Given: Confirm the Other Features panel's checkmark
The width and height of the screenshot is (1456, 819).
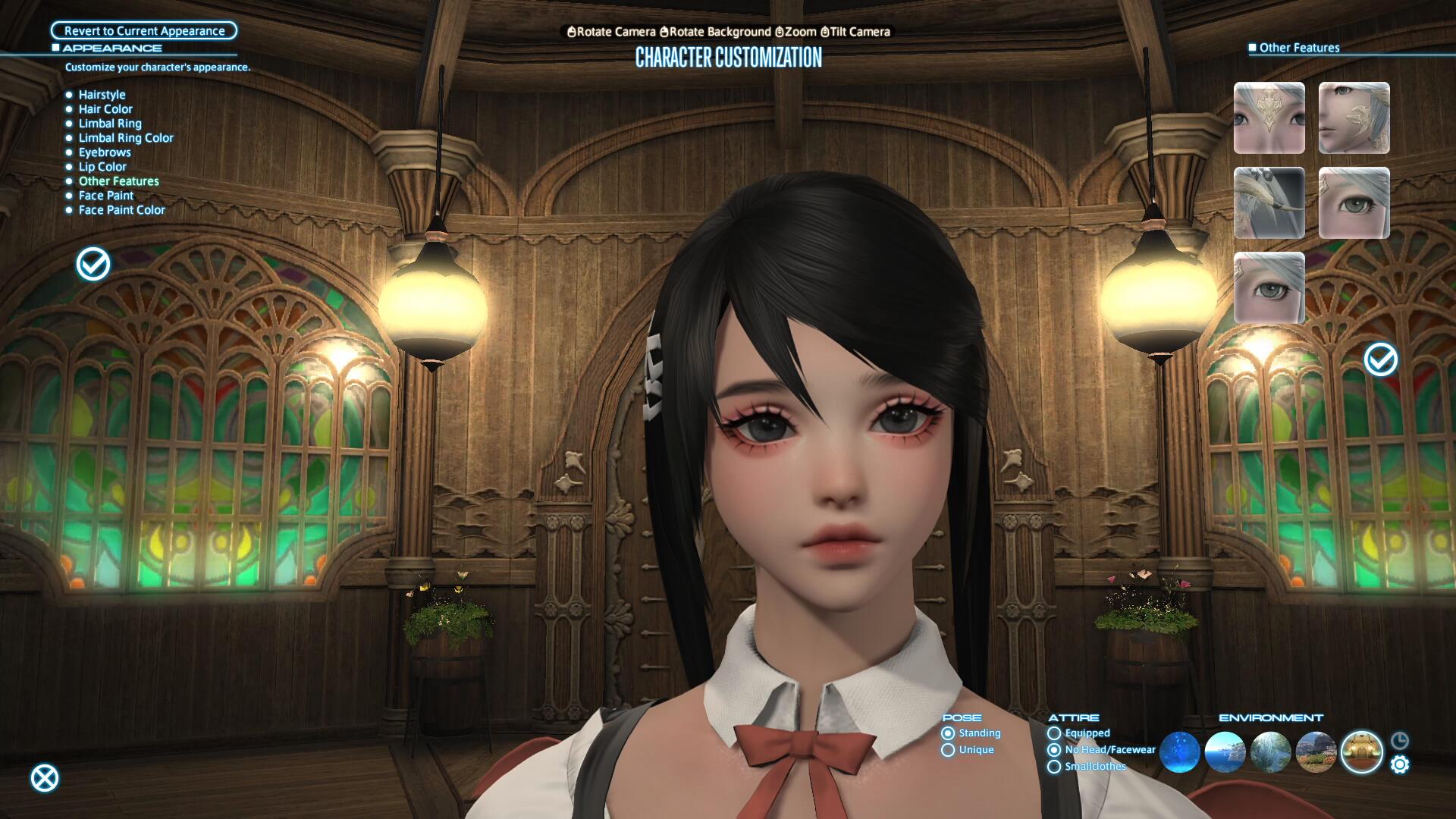Looking at the screenshot, I should 1381,359.
